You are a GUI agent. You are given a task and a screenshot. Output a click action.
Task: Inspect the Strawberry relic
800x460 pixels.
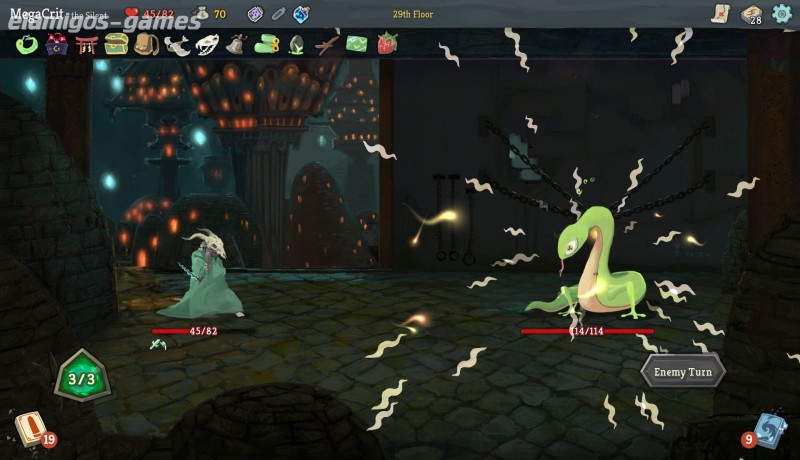[387, 45]
